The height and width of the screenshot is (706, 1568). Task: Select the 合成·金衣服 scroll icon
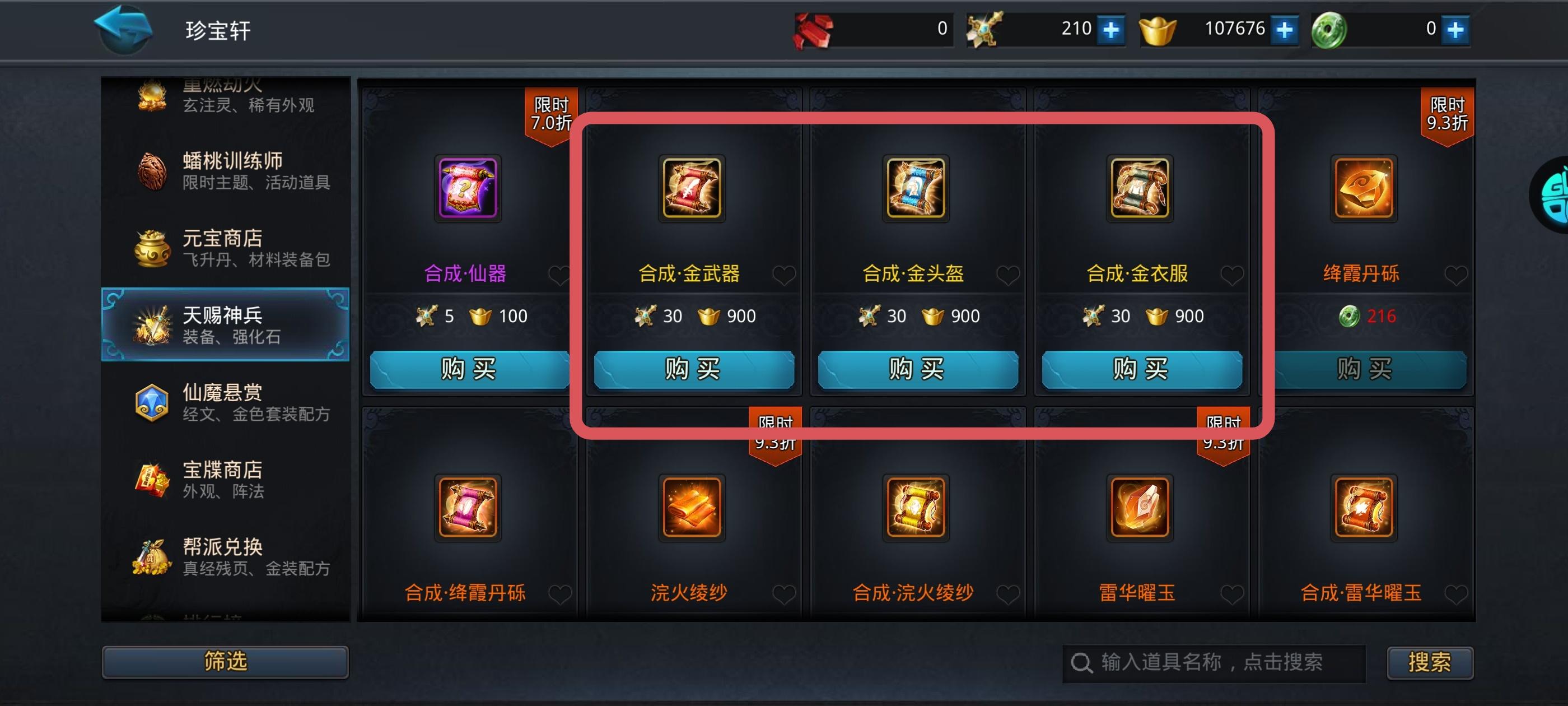tap(1141, 189)
